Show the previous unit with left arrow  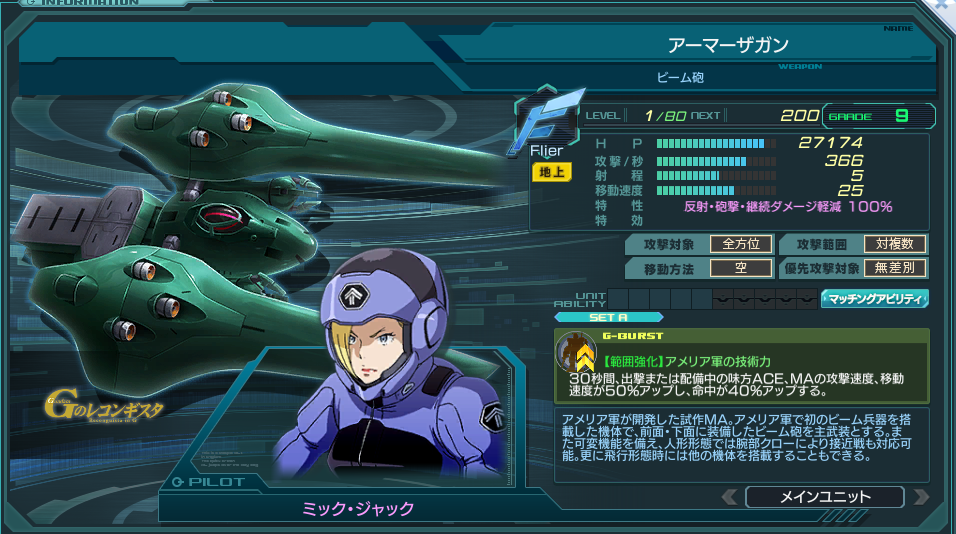730,497
